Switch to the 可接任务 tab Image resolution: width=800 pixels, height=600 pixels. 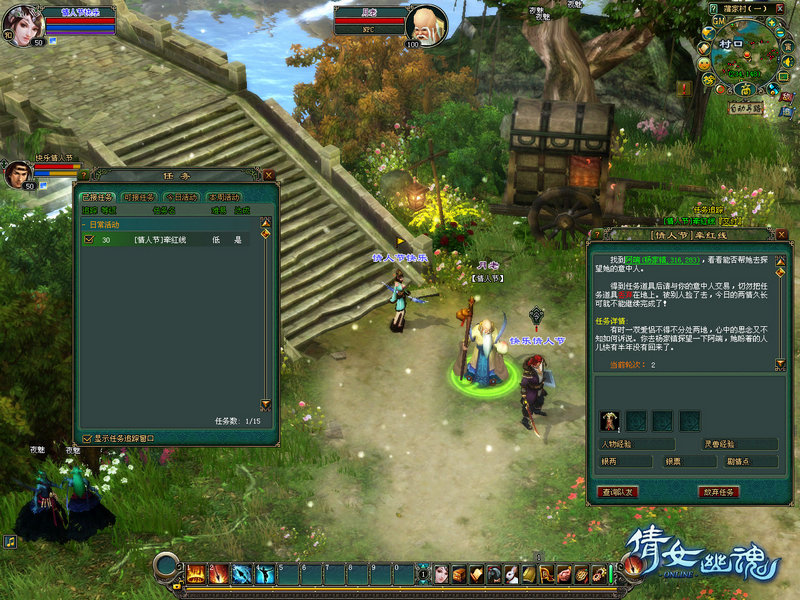138,197
